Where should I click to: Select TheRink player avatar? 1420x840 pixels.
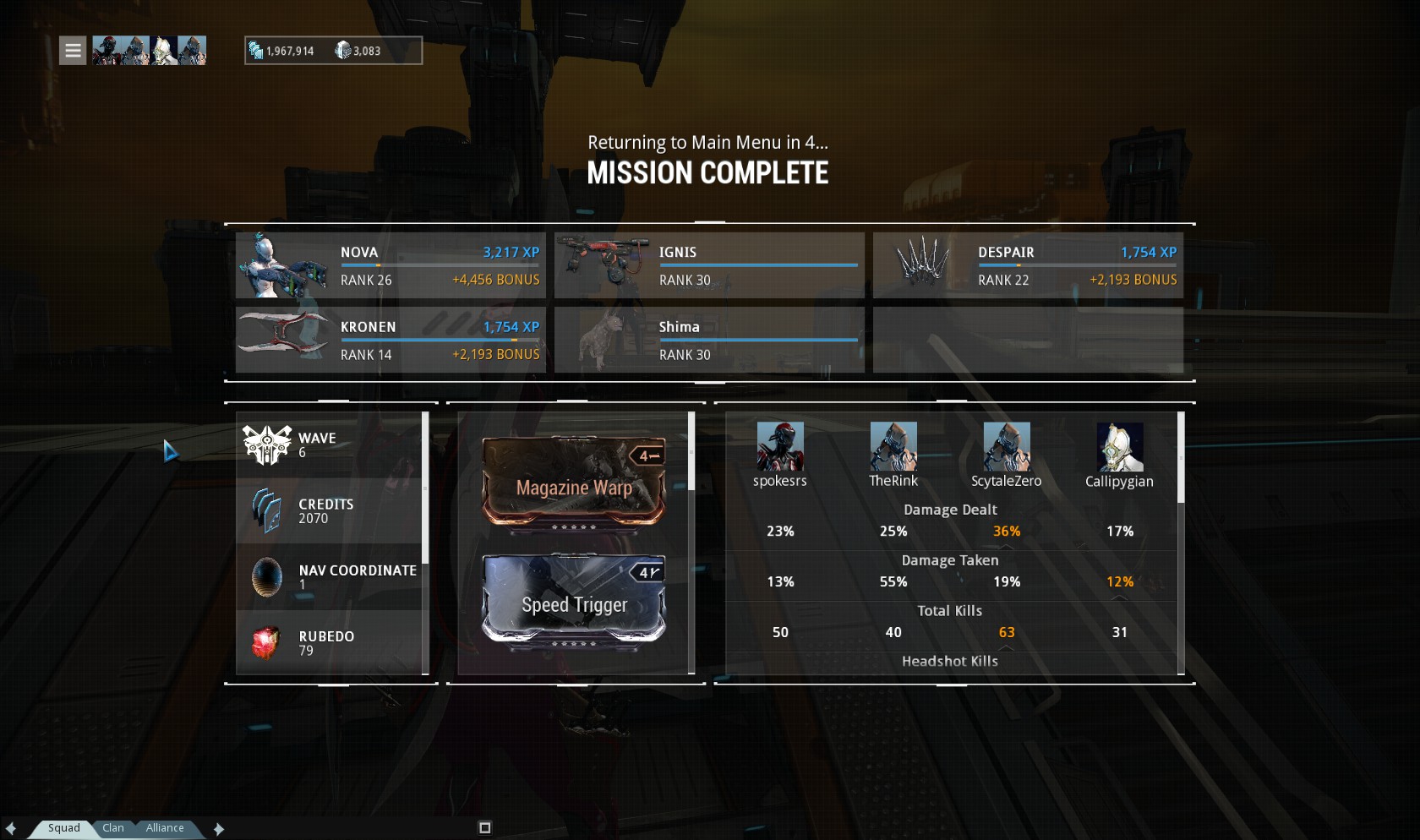coord(893,446)
